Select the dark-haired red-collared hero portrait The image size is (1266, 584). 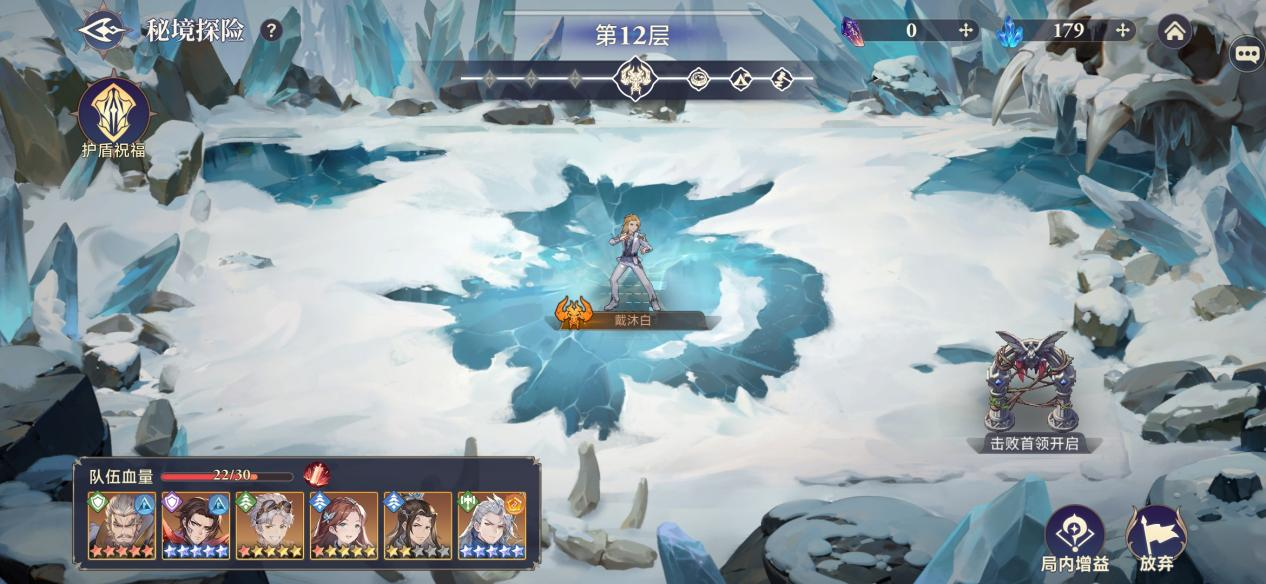coord(195,525)
